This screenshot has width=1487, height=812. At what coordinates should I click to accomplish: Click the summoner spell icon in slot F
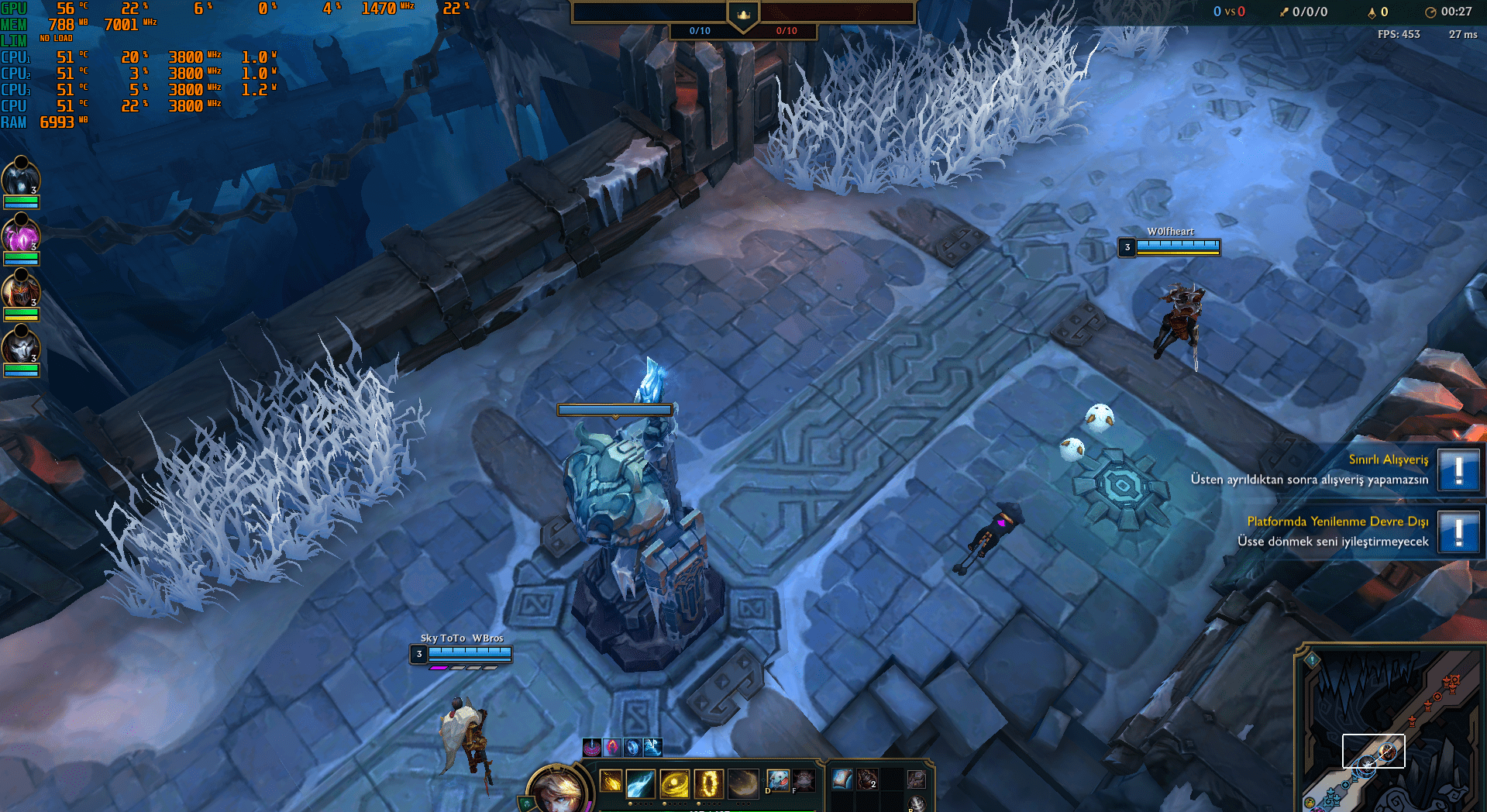click(804, 781)
